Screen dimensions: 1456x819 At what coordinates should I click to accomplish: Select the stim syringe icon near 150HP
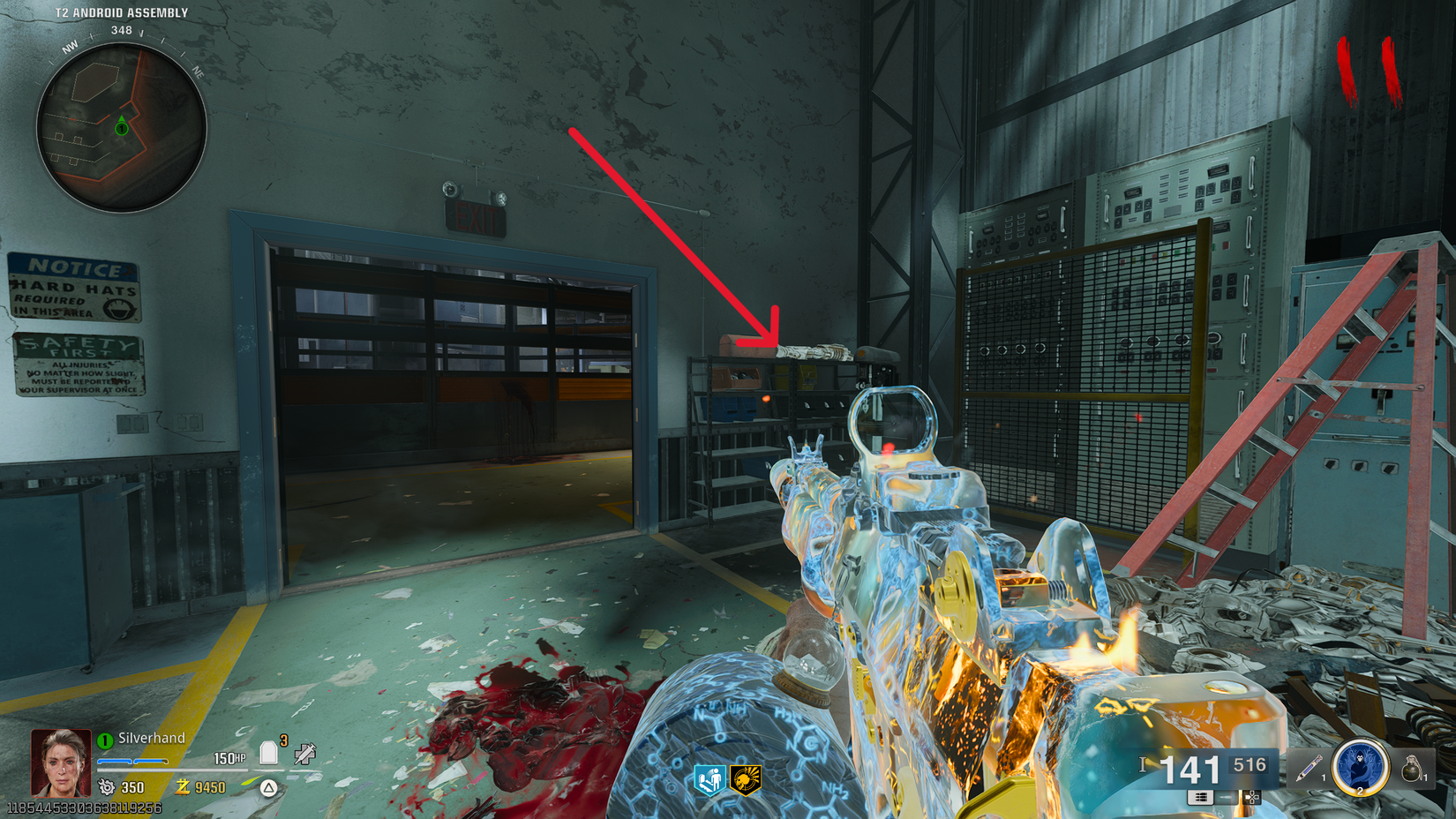coord(304,754)
